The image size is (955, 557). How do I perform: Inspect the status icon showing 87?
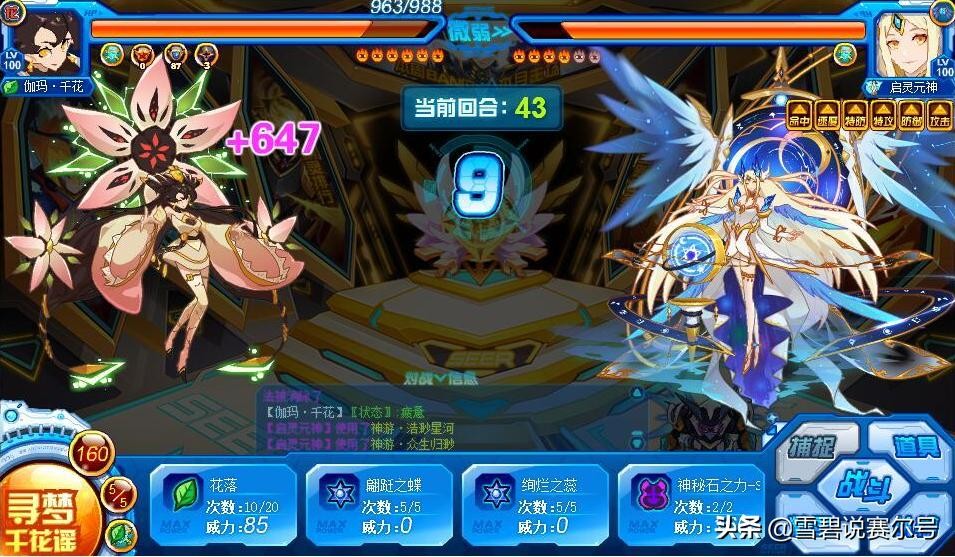176,55
